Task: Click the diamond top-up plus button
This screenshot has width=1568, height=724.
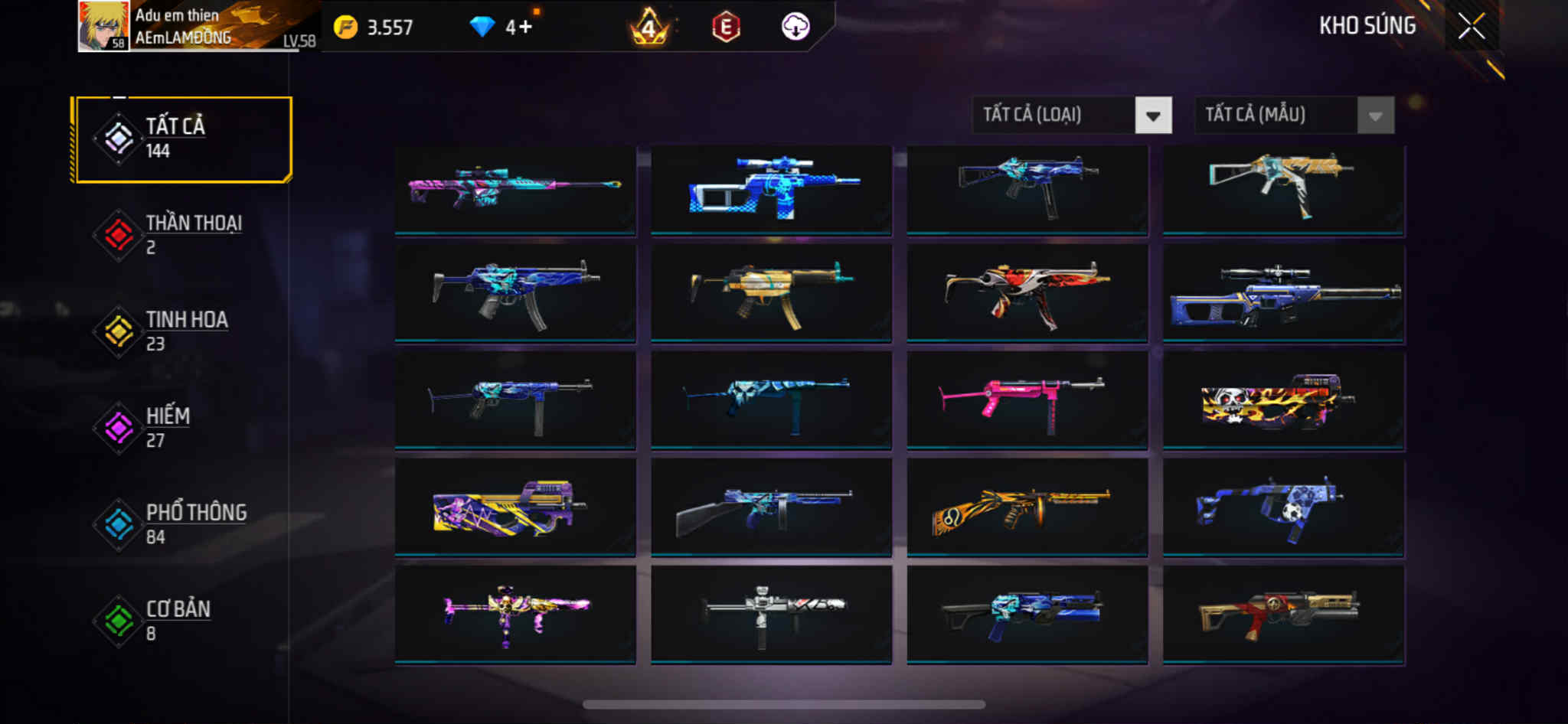Action: pos(524,28)
